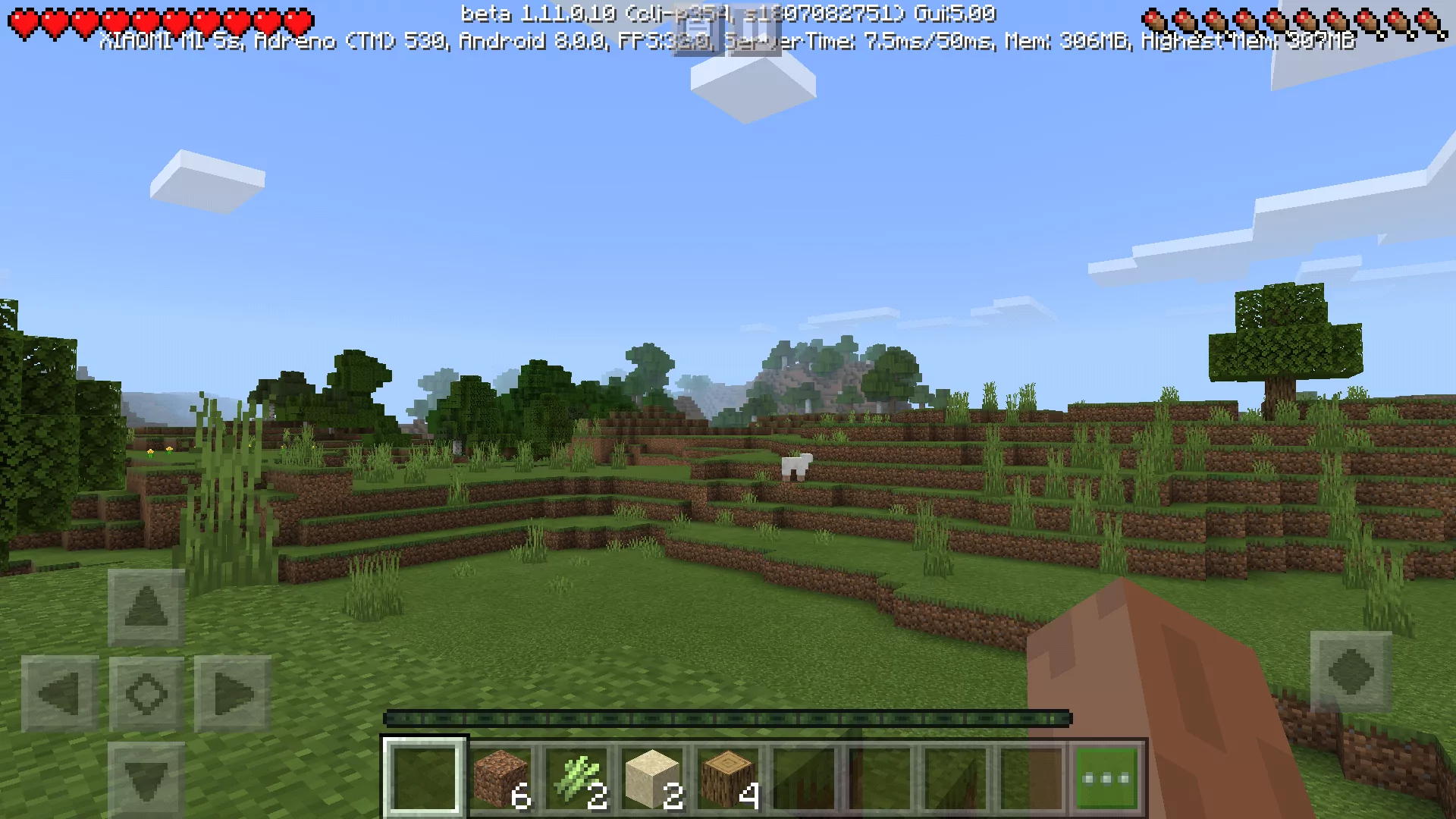Tap the jump button beside the hand

[x=1351, y=672]
